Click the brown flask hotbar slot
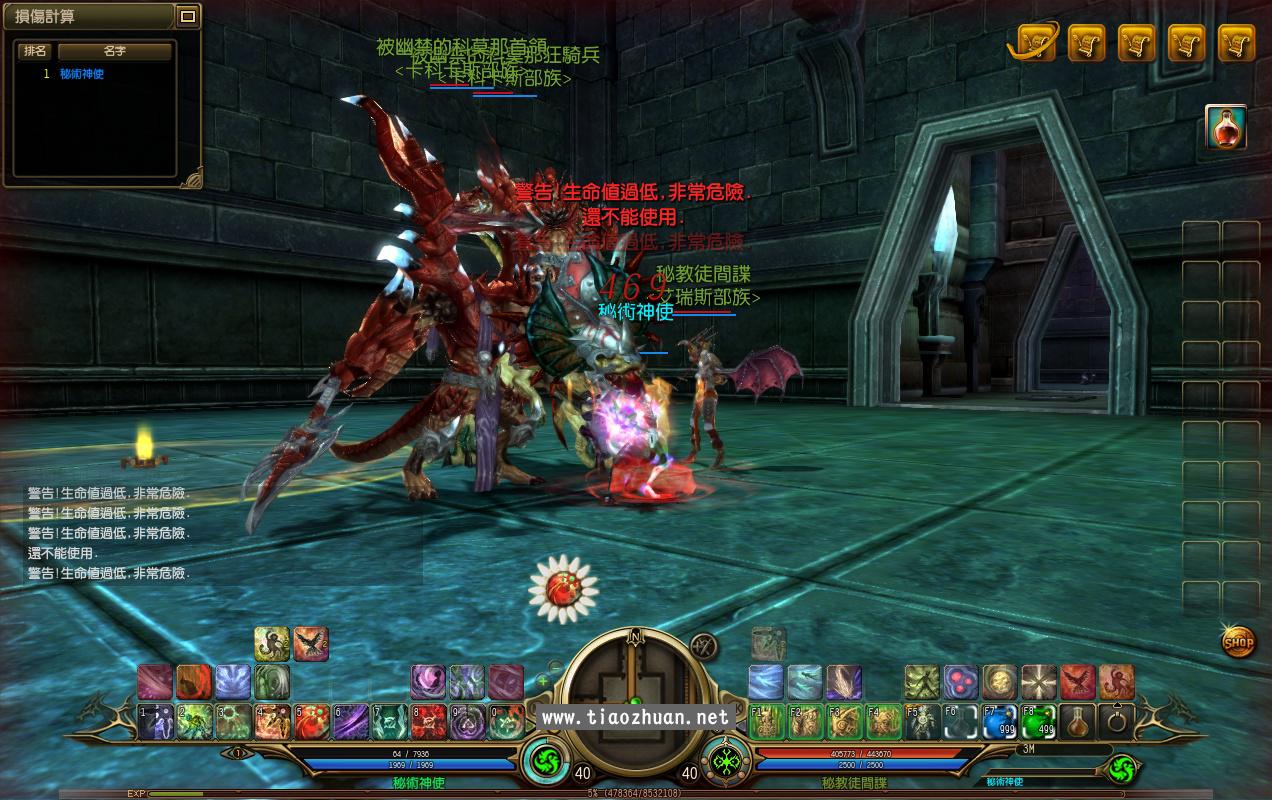Viewport: 1272px width, 800px height. click(1077, 721)
